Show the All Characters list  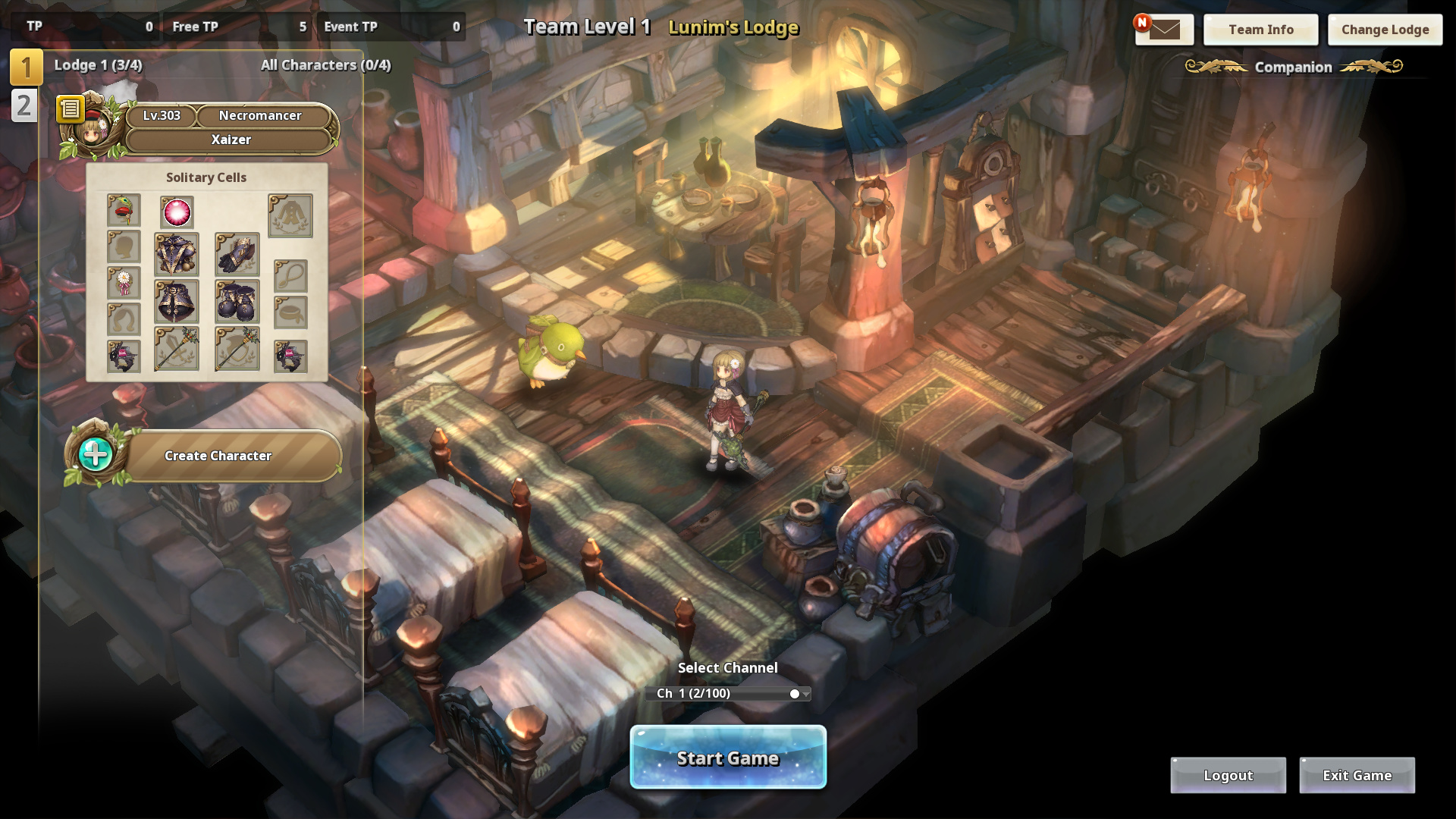(x=325, y=65)
